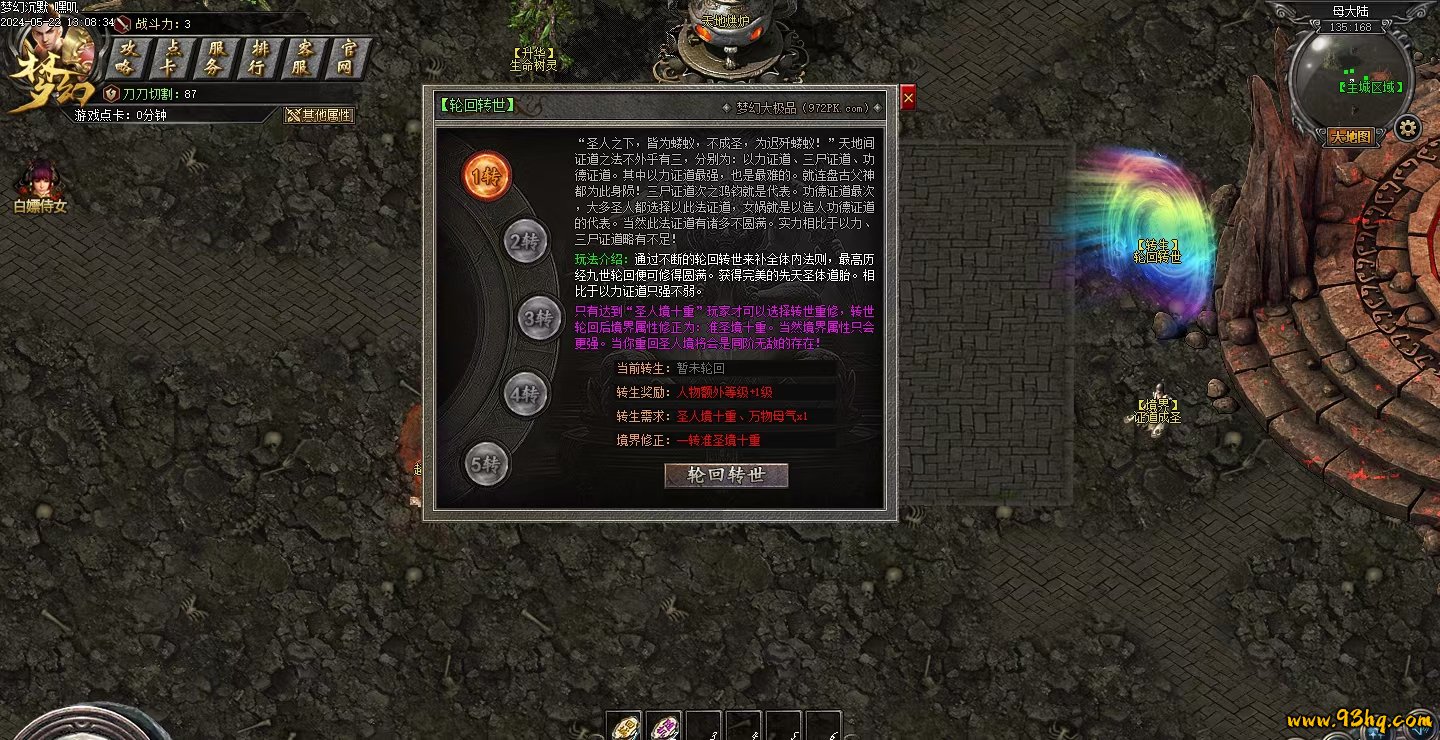Switch to the 3转 reincarnation orb
This screenshot has height=740, width=1440.
[540, 318]
